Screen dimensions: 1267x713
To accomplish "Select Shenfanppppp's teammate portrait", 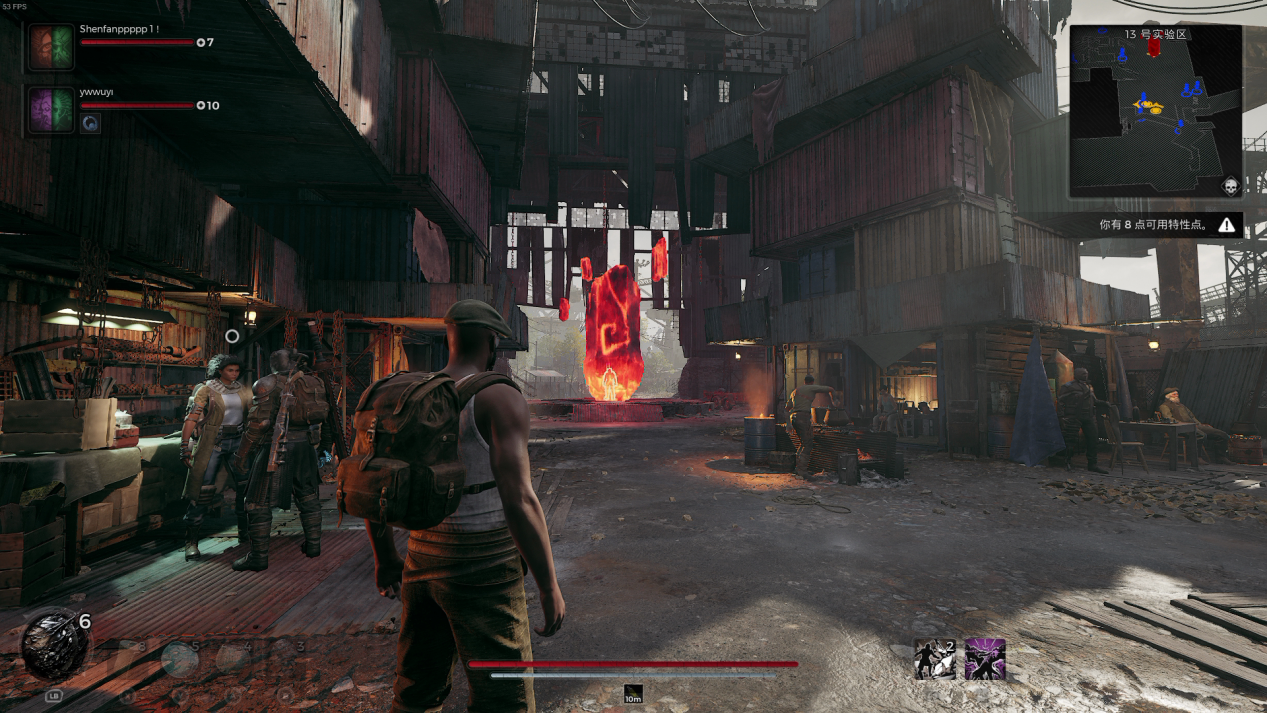I will (x=50, y=46).
